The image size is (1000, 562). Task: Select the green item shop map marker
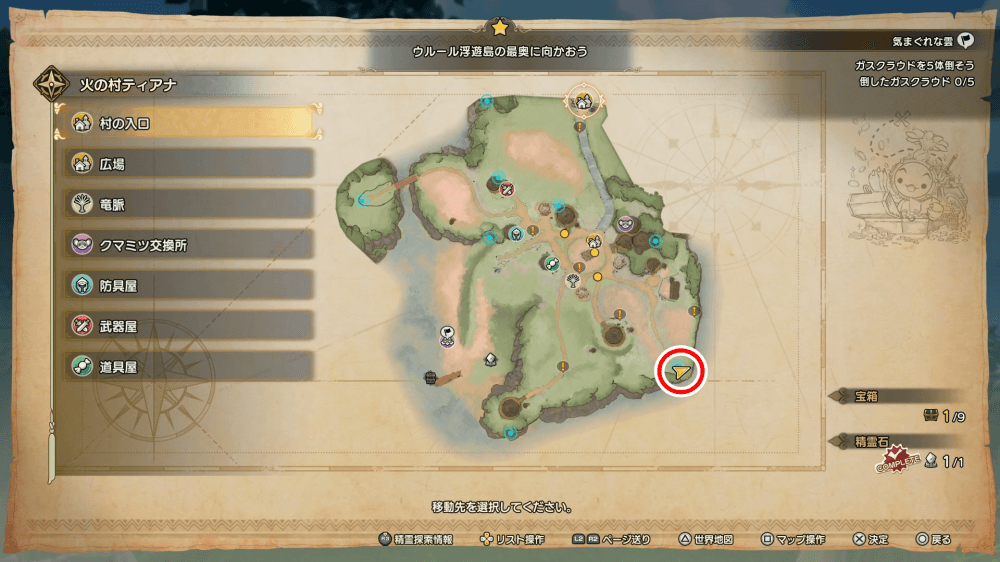click(551, 262)
